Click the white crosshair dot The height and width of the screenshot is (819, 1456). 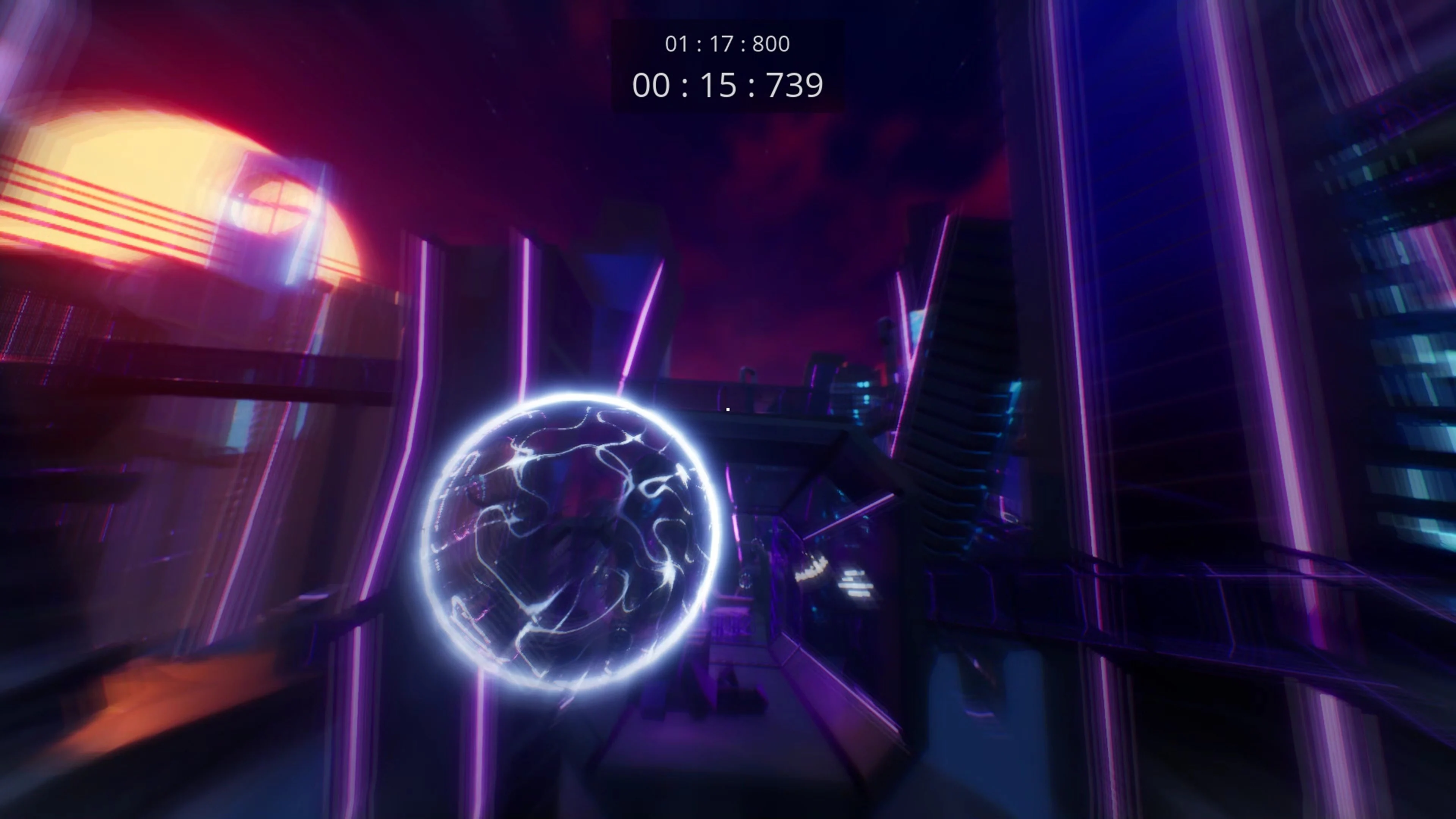point(728,409)
